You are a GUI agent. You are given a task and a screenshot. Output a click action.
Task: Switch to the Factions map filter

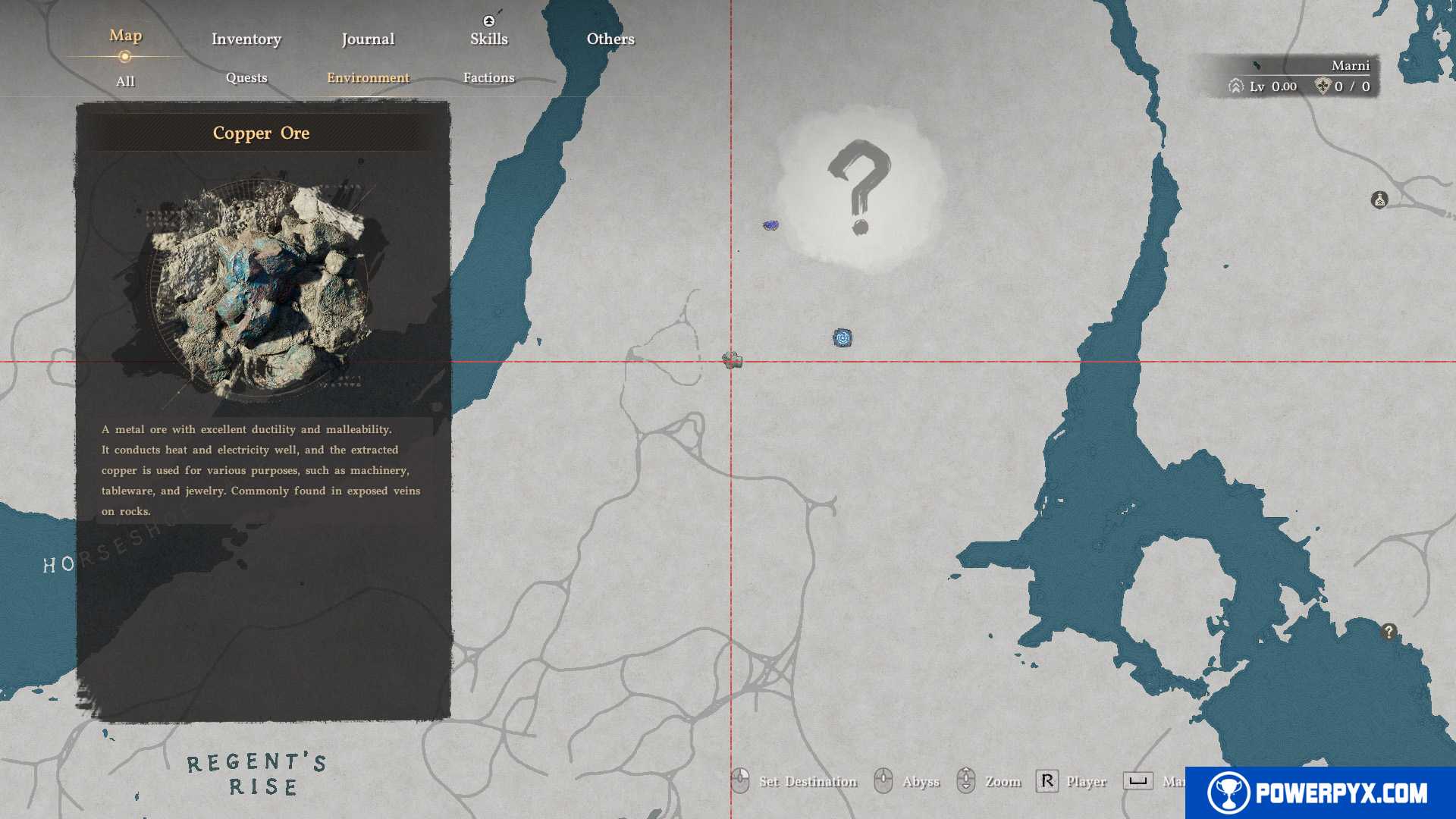tap(488, 77)
